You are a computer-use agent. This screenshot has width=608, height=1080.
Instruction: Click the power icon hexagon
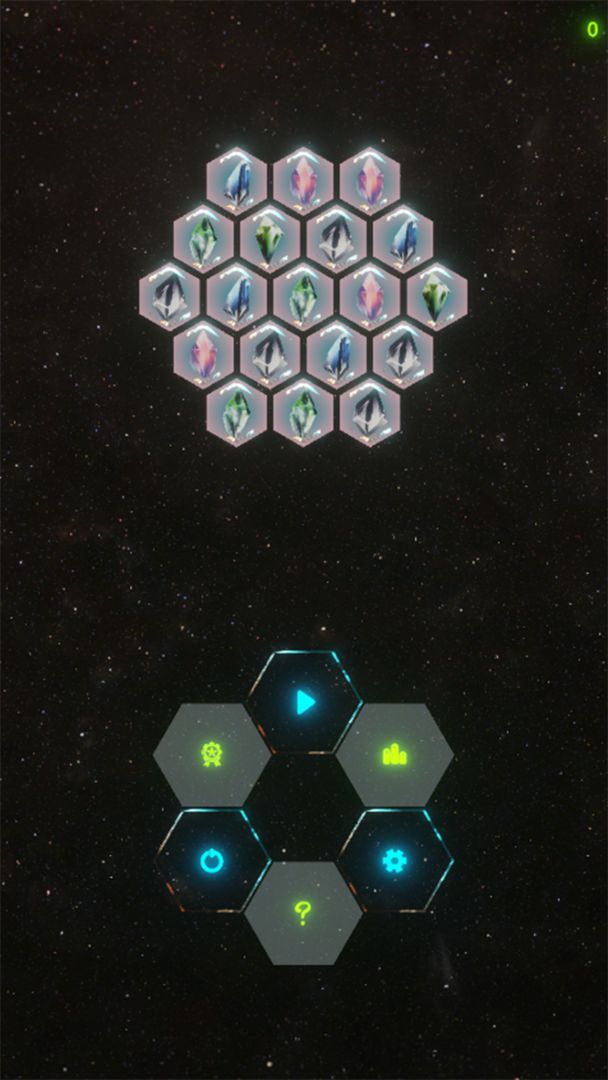point(212,860)
